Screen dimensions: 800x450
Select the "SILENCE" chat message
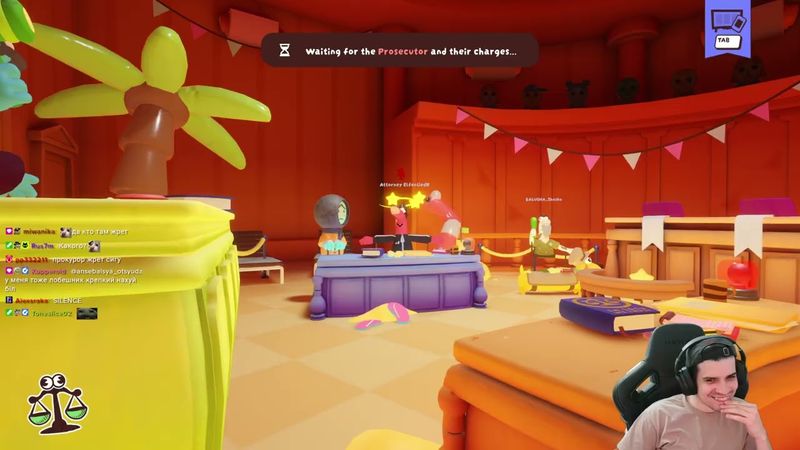[70, 298]
